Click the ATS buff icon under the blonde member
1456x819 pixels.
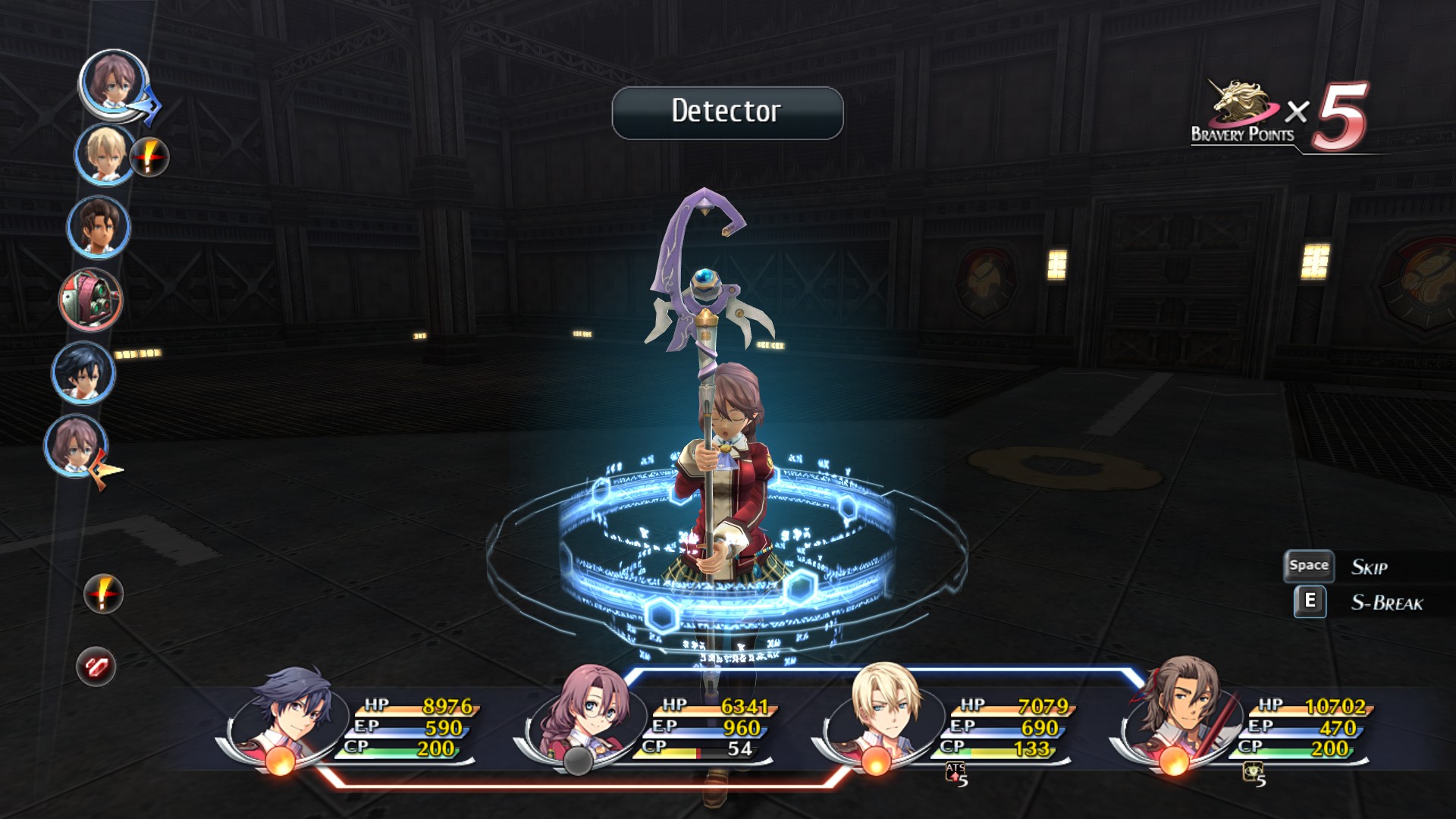956,774
